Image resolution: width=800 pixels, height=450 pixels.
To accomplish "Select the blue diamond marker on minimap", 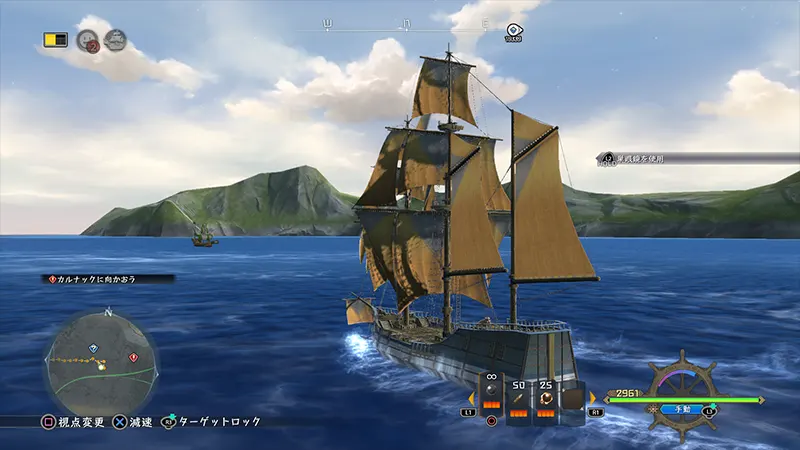I will point(93,349).
